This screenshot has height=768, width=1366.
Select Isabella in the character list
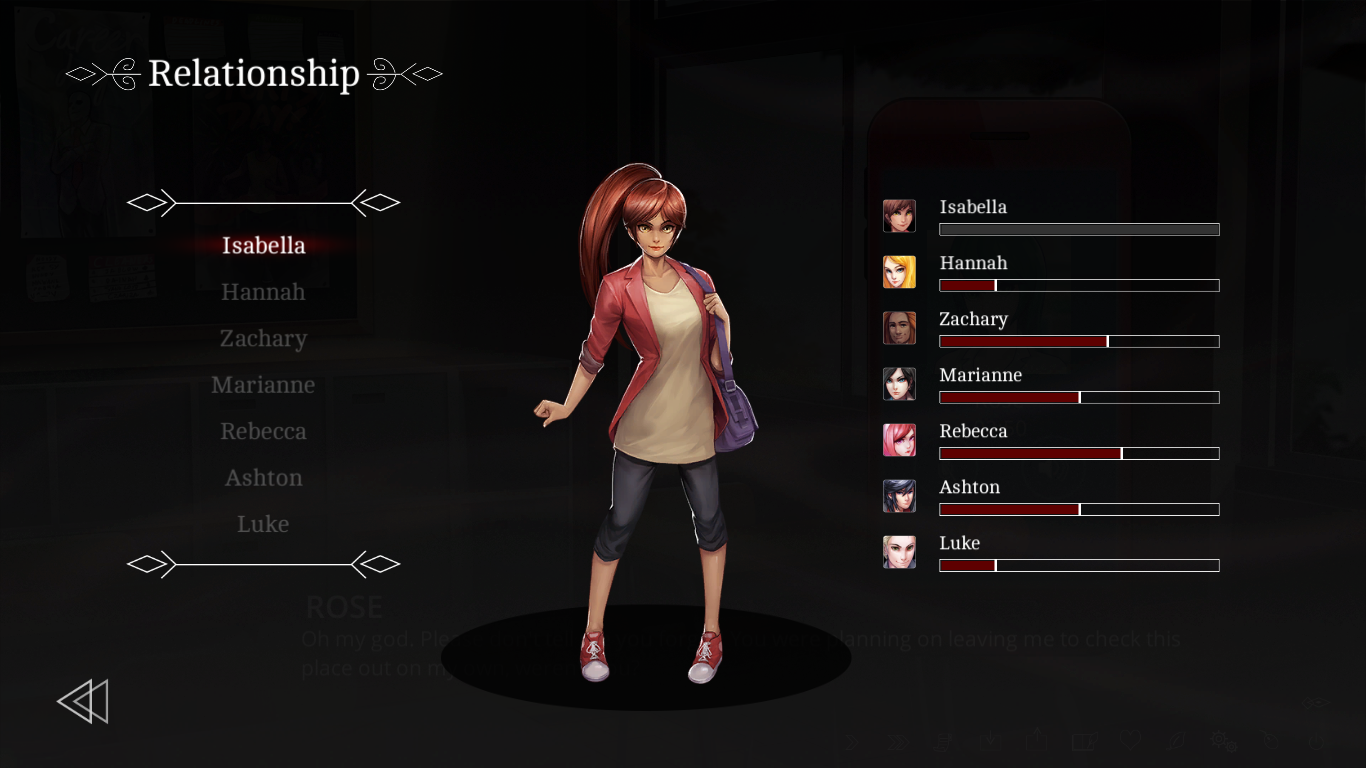tap(263, 246)
